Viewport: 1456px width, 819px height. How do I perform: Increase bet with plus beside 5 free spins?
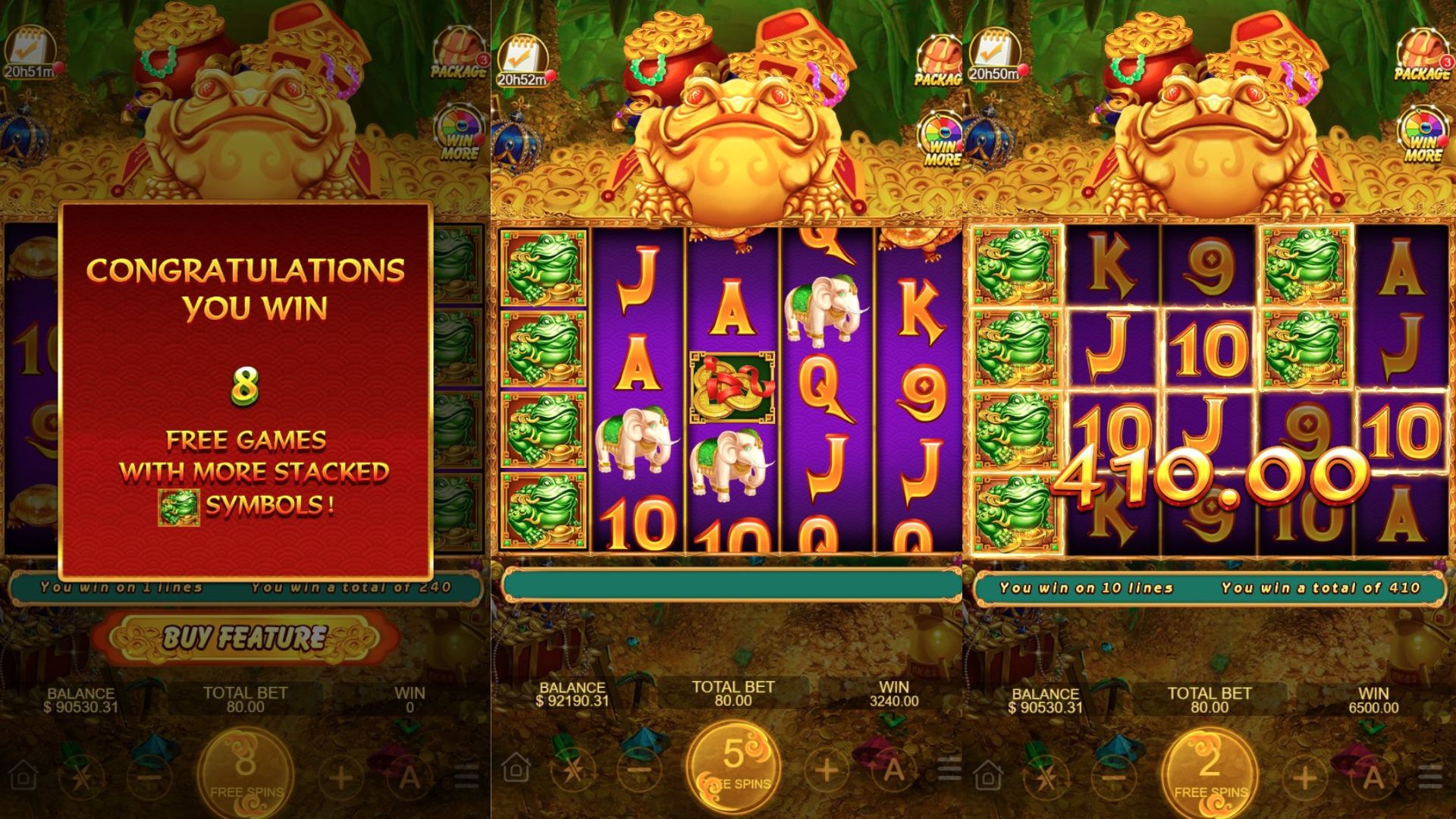[826, 770]
